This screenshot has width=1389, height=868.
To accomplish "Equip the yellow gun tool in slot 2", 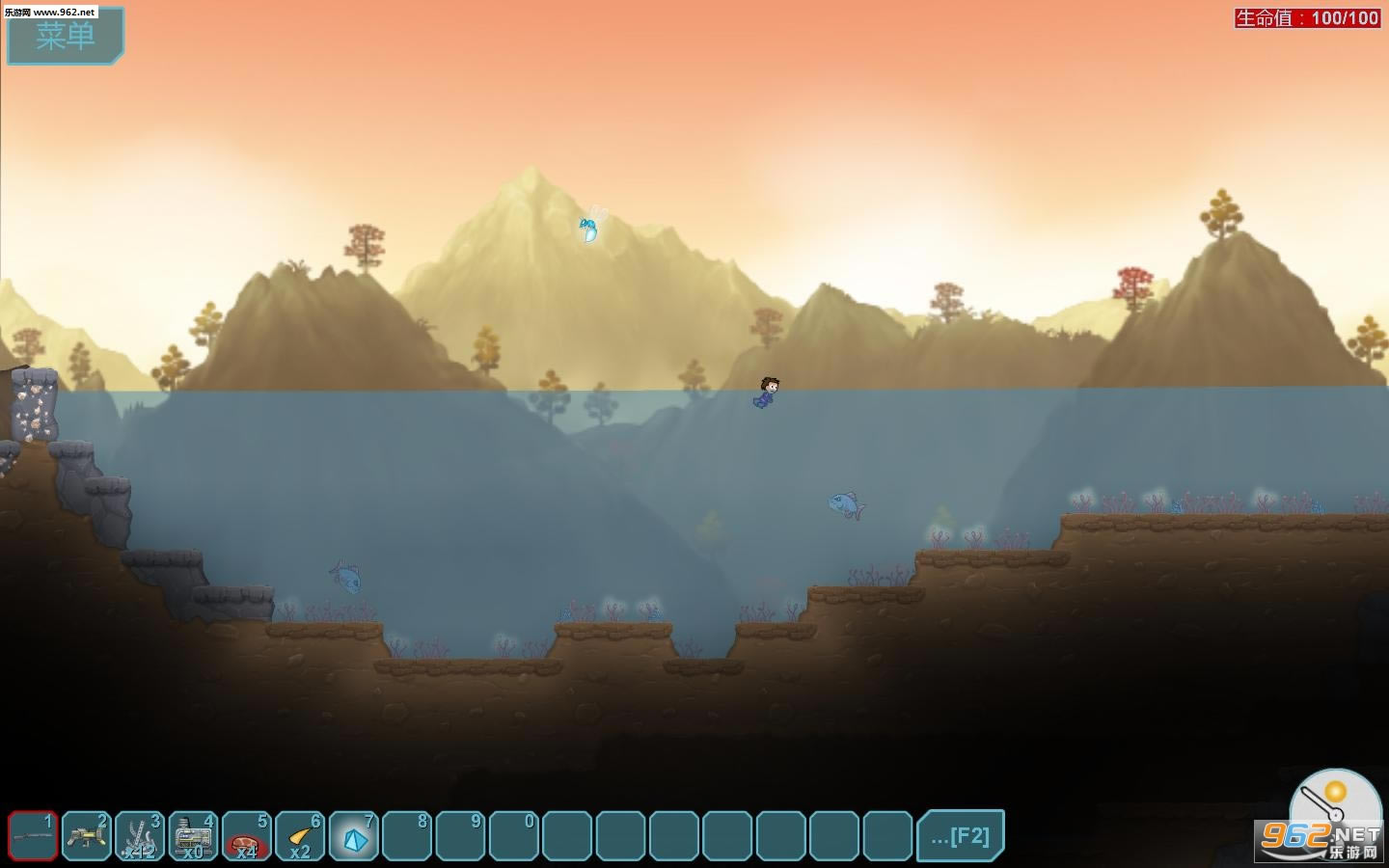I will pos(87,835).
